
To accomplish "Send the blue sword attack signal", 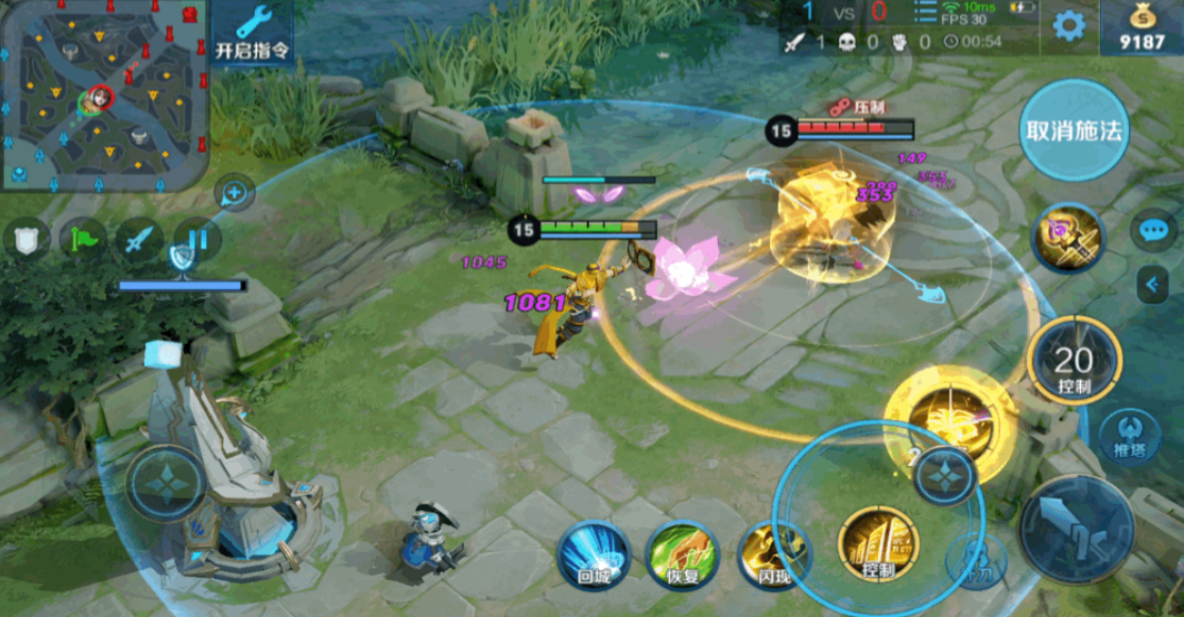I will [x=139, y=240].
